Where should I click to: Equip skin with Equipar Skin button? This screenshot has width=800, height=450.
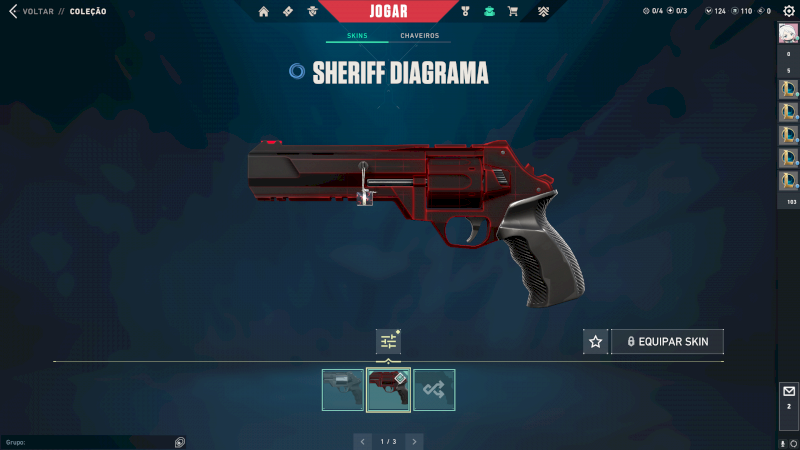tap(667, 342)
